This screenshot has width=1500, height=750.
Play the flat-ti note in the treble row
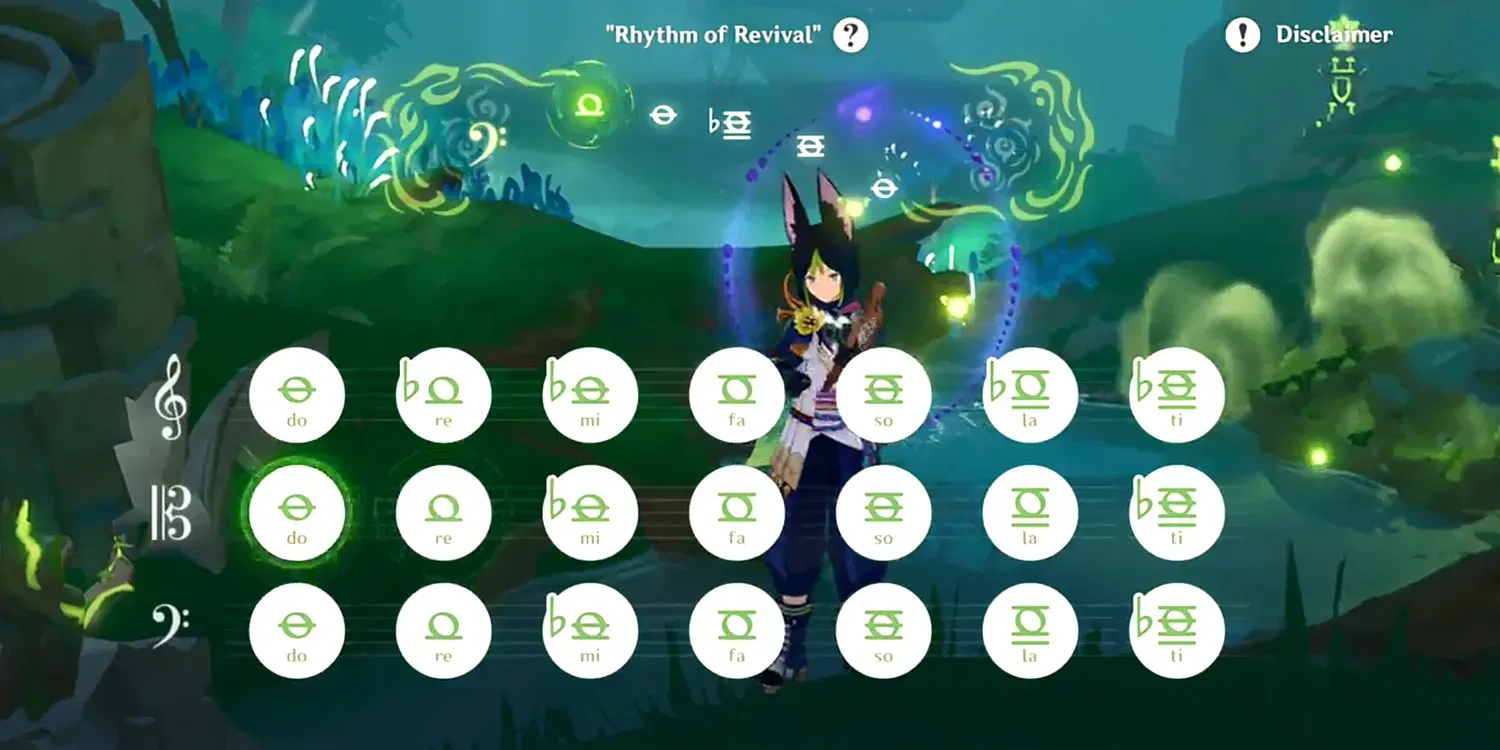point(1176,393)
